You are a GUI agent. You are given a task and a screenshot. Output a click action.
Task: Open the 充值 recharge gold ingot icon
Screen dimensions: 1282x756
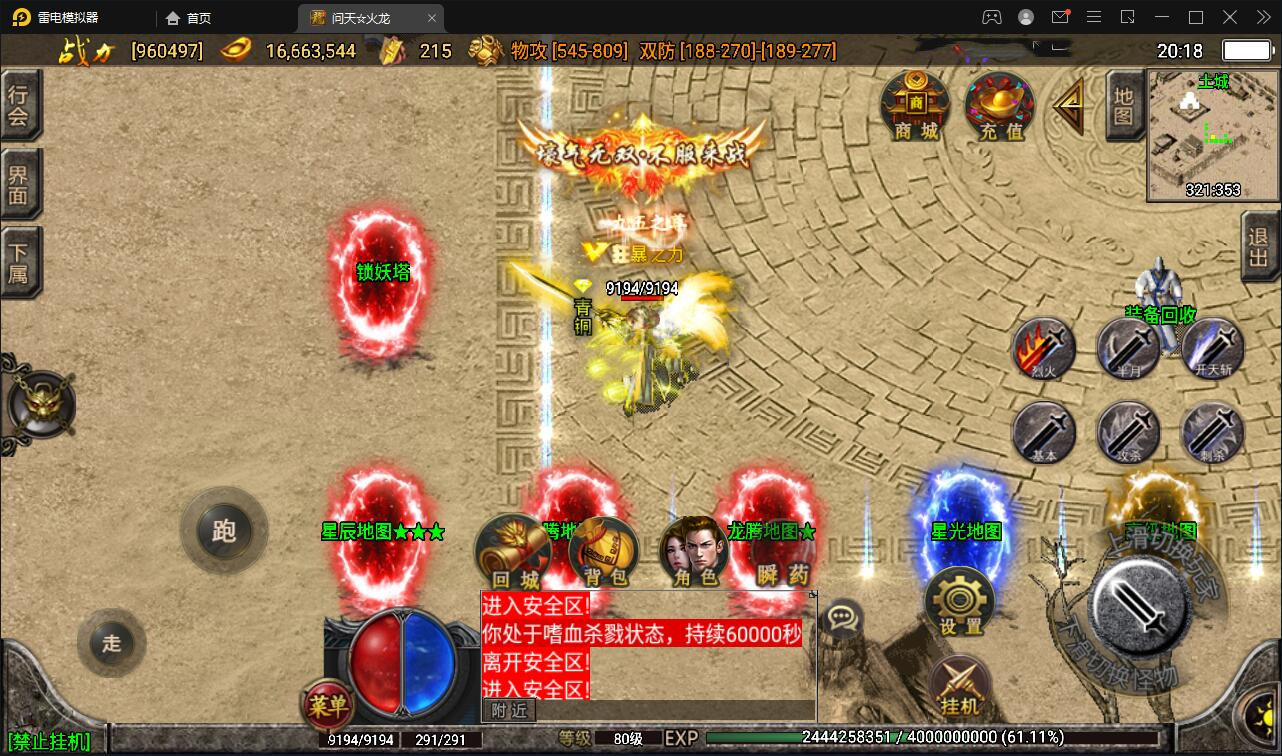pyautogui.click(x=997, y=103)
